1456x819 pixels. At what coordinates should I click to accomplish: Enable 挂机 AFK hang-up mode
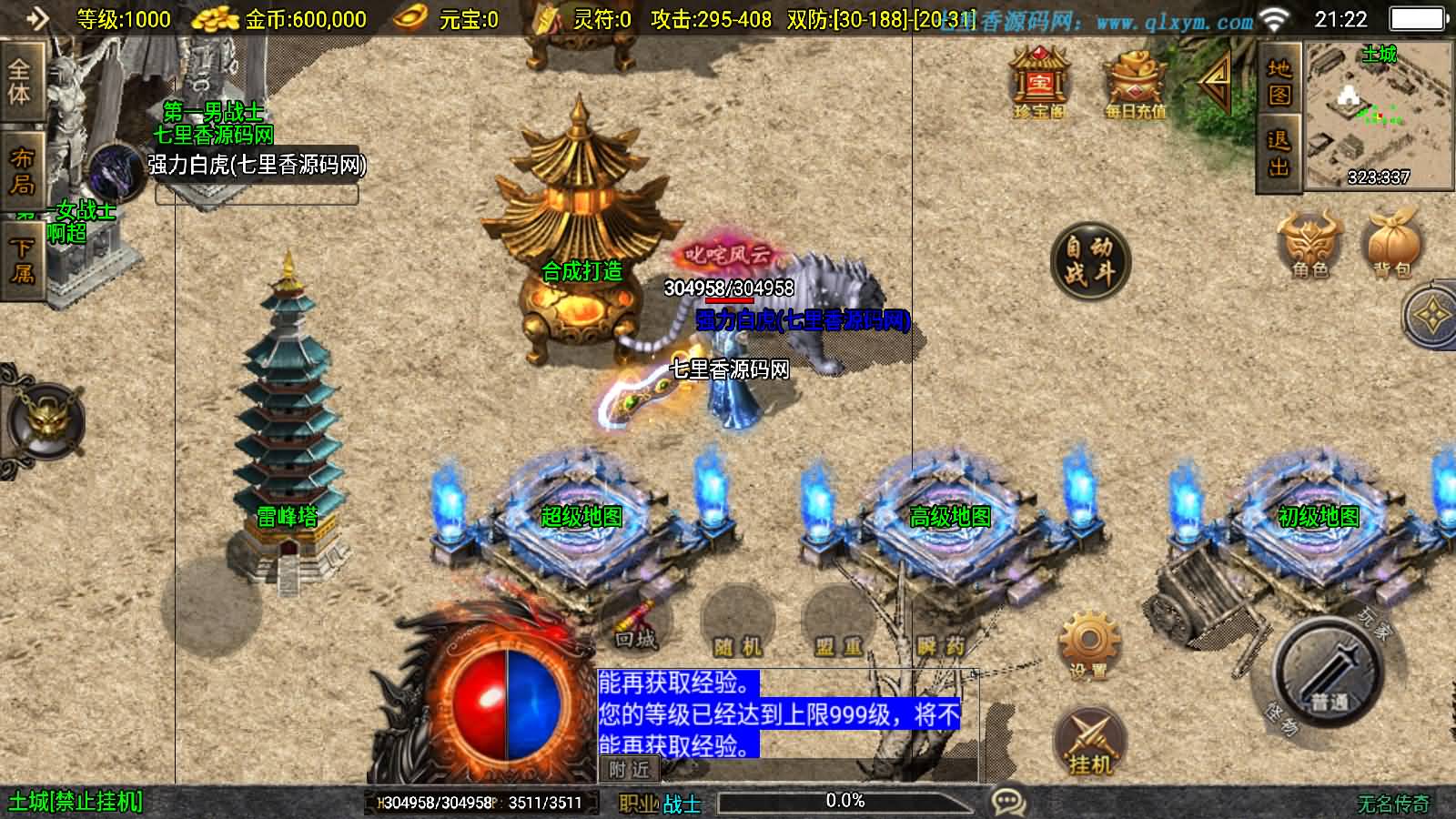pyautogui.click(x=1091, y=737)
